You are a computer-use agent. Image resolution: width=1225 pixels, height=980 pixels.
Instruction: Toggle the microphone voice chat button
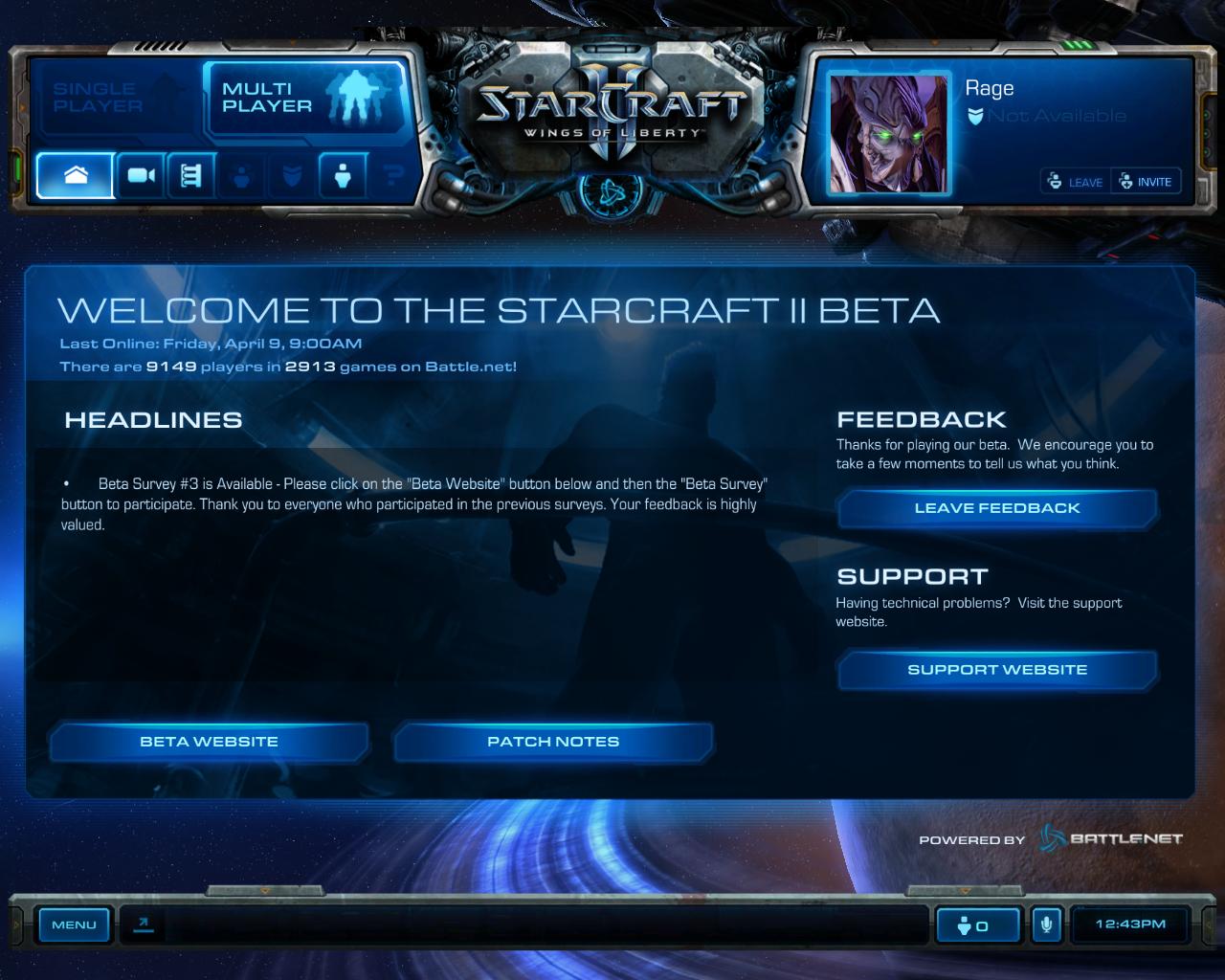[1047, 925]
